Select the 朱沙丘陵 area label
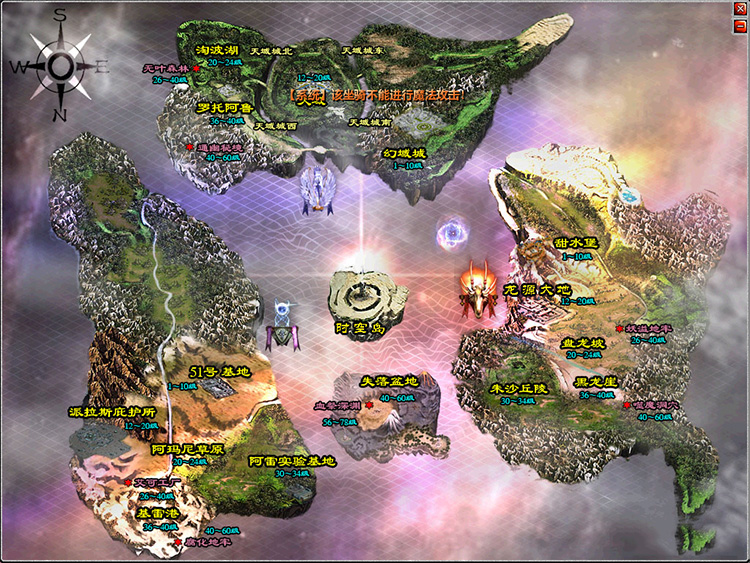This screenshot has height=563, width=750. click(519, 388)
